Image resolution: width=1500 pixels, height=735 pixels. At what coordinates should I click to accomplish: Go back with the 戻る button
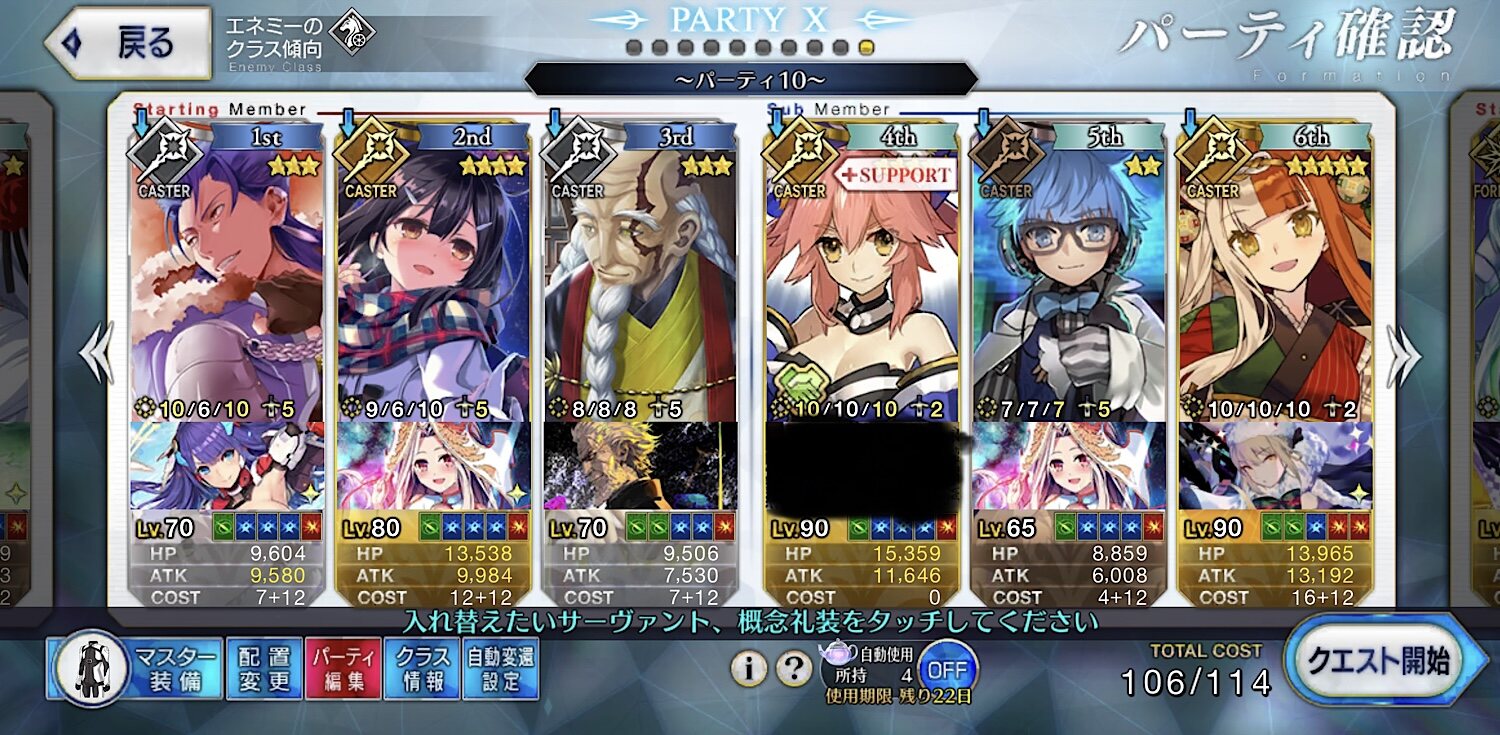click(128, 43)
